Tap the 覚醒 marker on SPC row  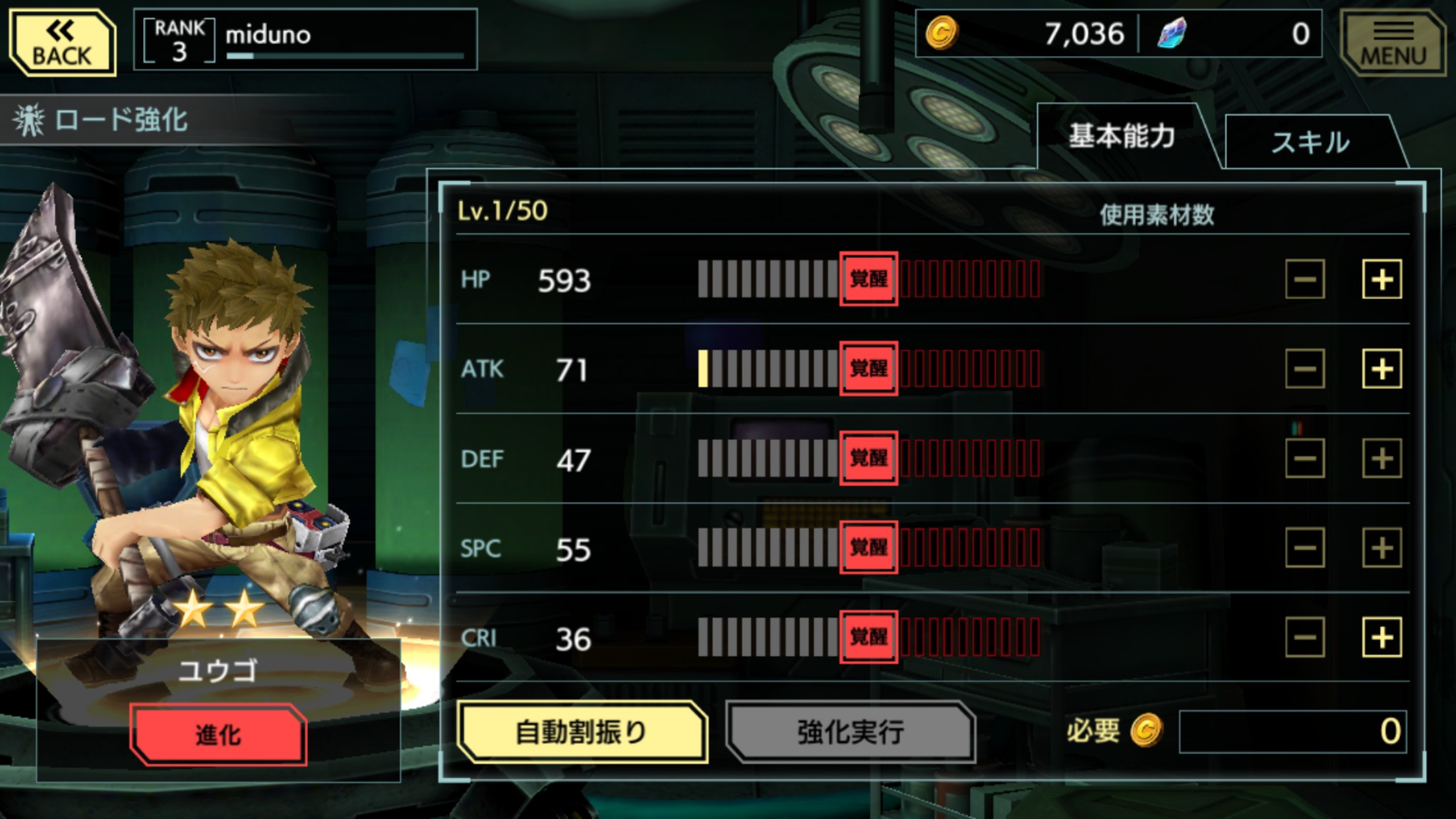(868, 547)
